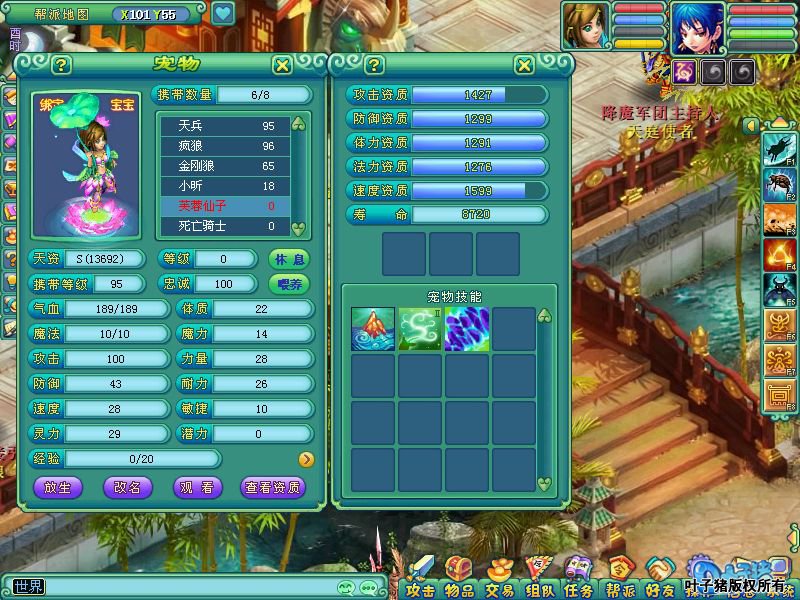
Task: Close the pet aptitude panel
Action: tap(524, 66)
